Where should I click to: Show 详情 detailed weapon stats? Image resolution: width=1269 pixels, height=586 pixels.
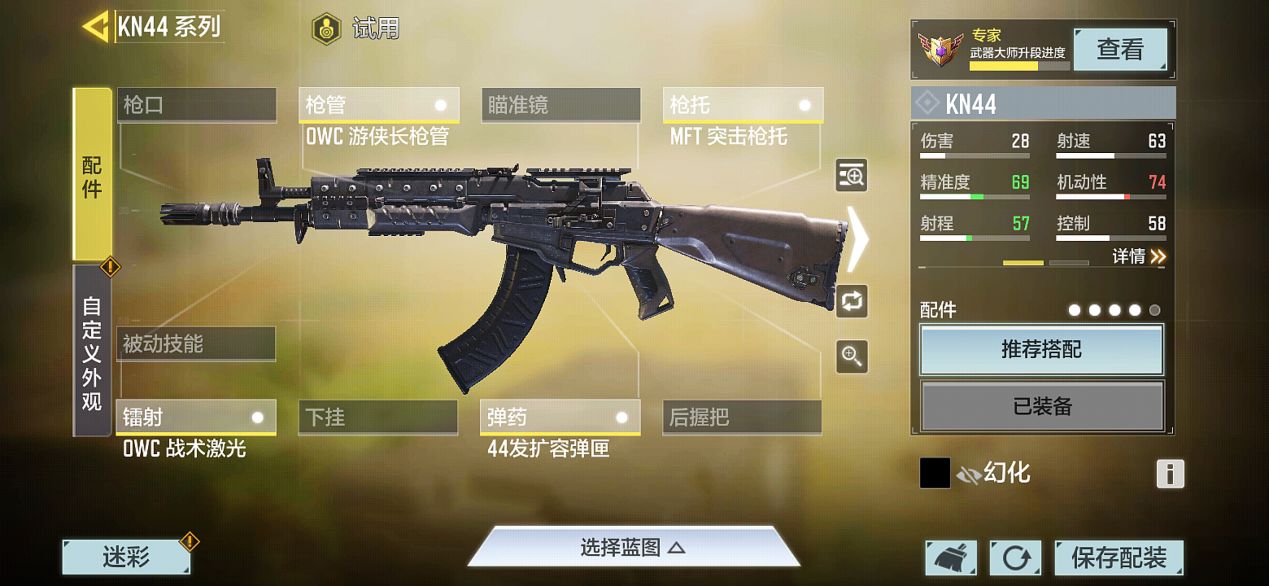click(1138, 257)
